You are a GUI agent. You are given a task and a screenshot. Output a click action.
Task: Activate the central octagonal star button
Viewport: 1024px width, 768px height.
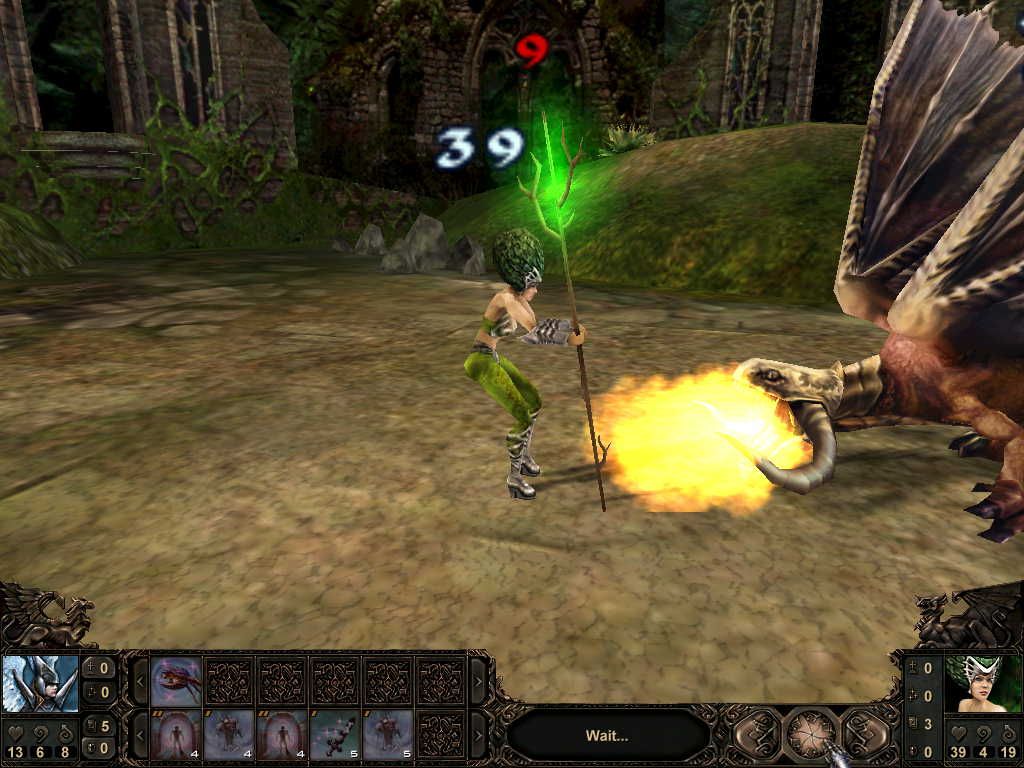tap(811, 735)
